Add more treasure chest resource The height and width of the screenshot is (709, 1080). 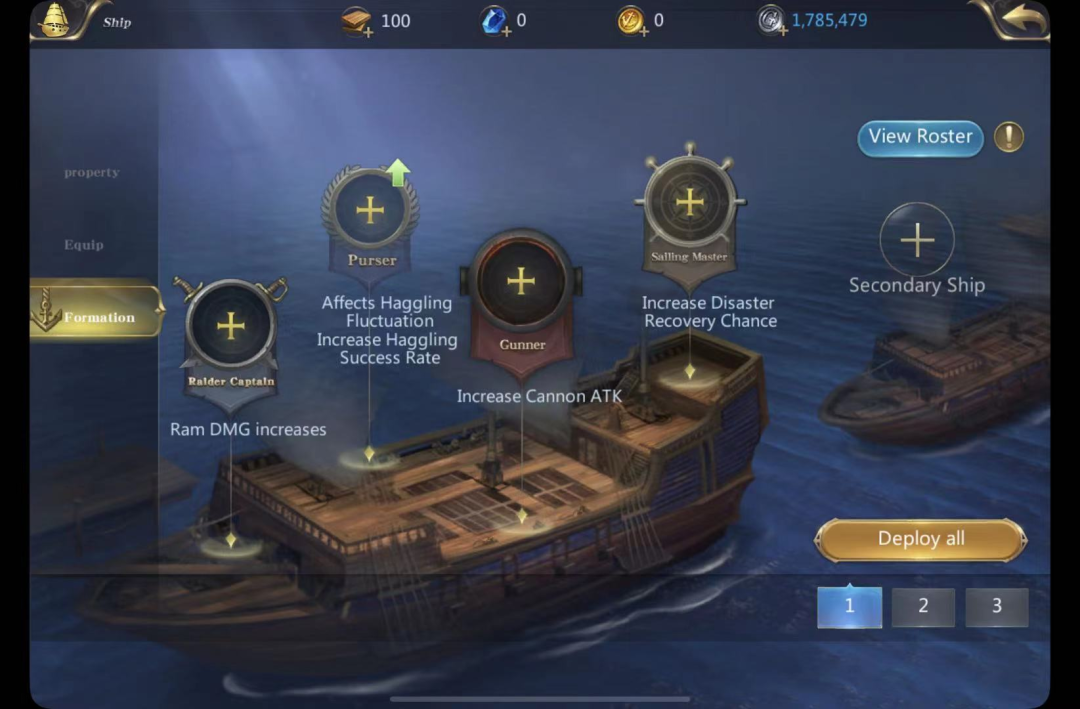358,22
